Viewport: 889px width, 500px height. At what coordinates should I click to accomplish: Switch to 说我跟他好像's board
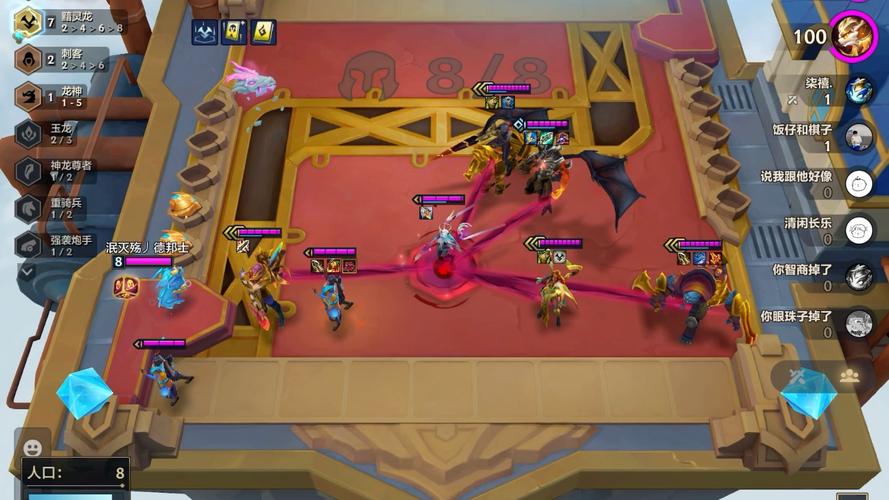pos(858,184)
